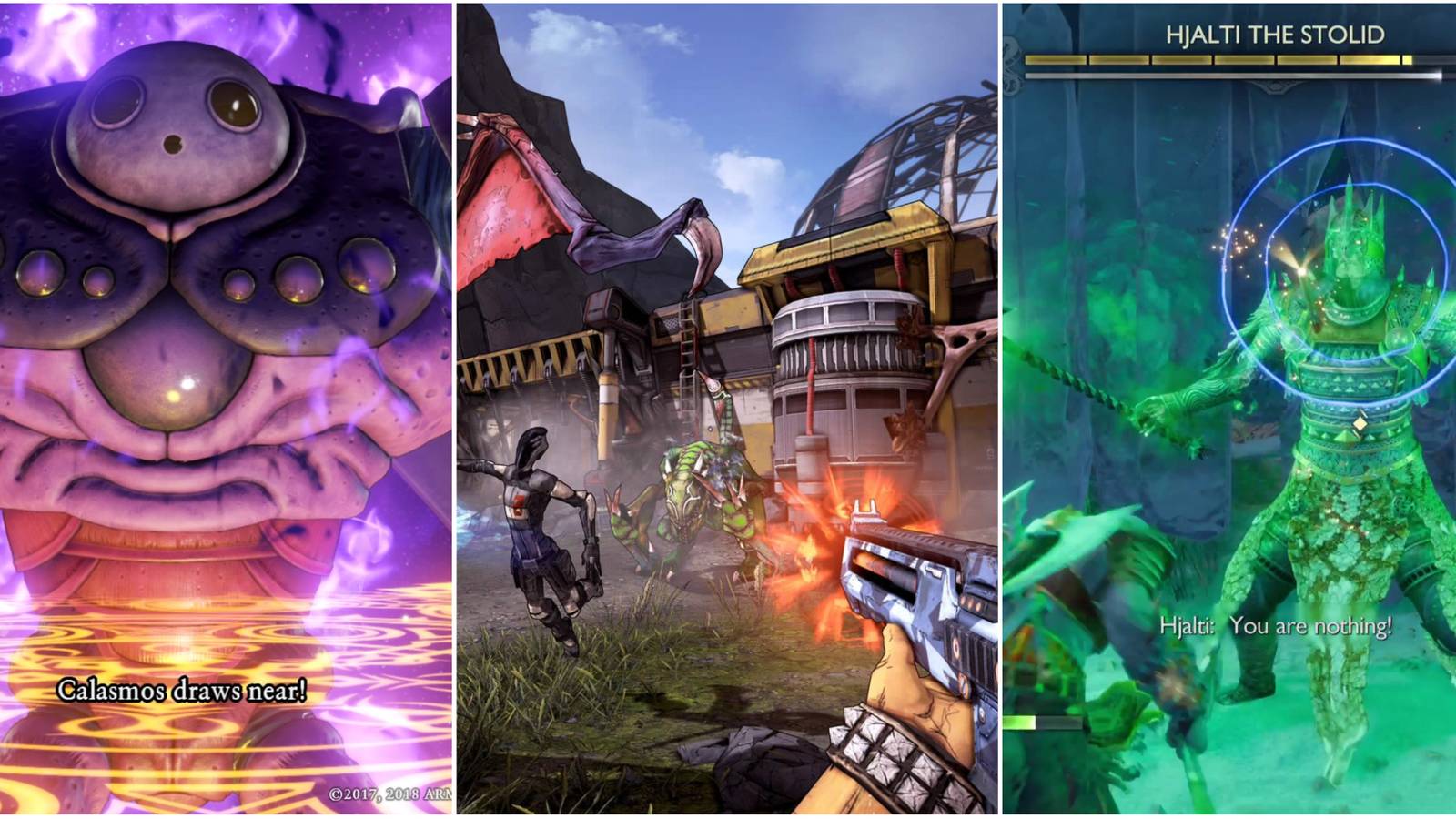The height and width of the screenshot is (819, 1456).
Task: Select the middle Borderlands panel
Action: [x=728, y=409]
